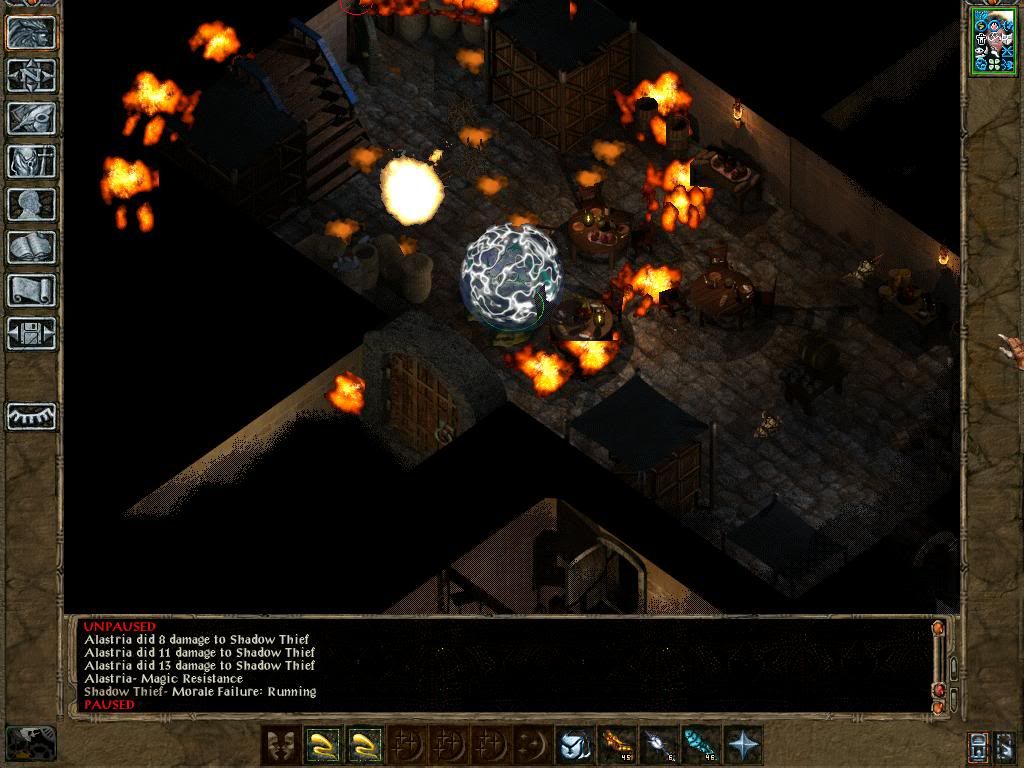Viewport: 1024px width, 768px height.
Task: Open special abilities star button
Action: pyautogui.click(x=743, y=745)
